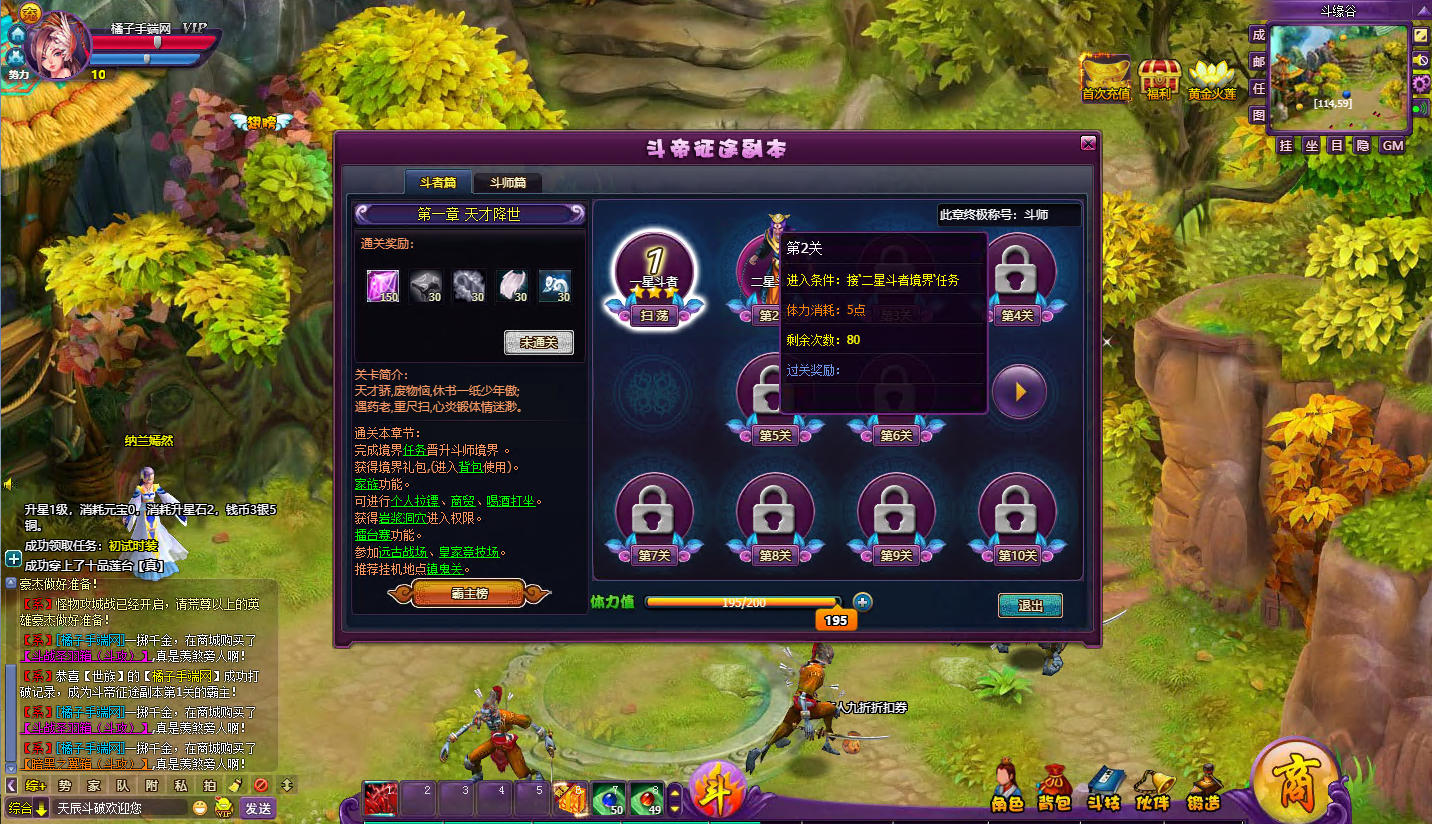Click the 扫荡 sweep button
This screenshot has height=824, width=1432.
pos(654,315)
